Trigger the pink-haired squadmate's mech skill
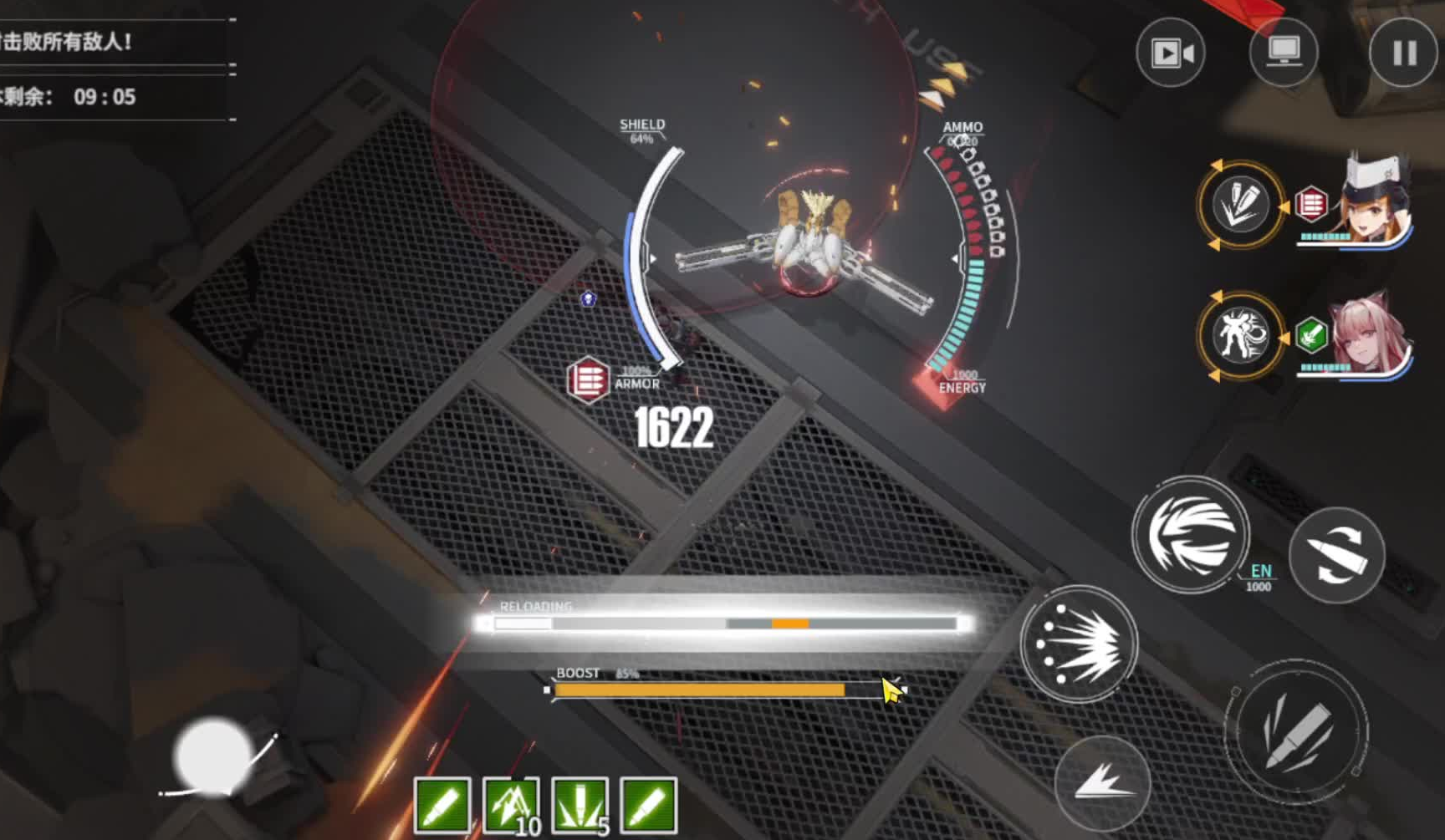This screenshot has width=1445, height=840. [x=1240, y=335]
